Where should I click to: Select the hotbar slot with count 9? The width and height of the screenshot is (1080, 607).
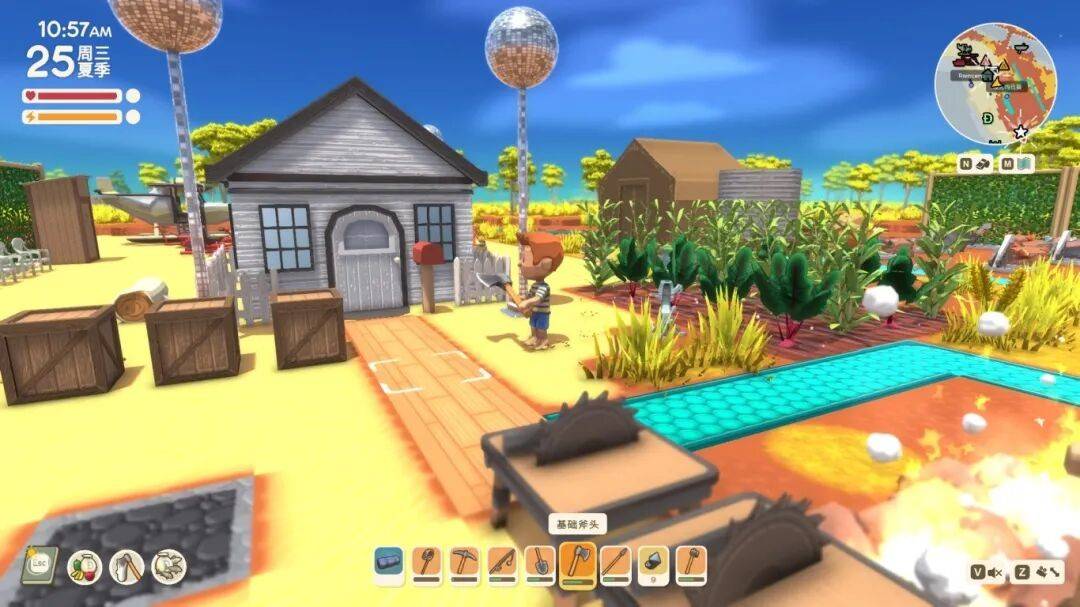(x=653, y=564)
